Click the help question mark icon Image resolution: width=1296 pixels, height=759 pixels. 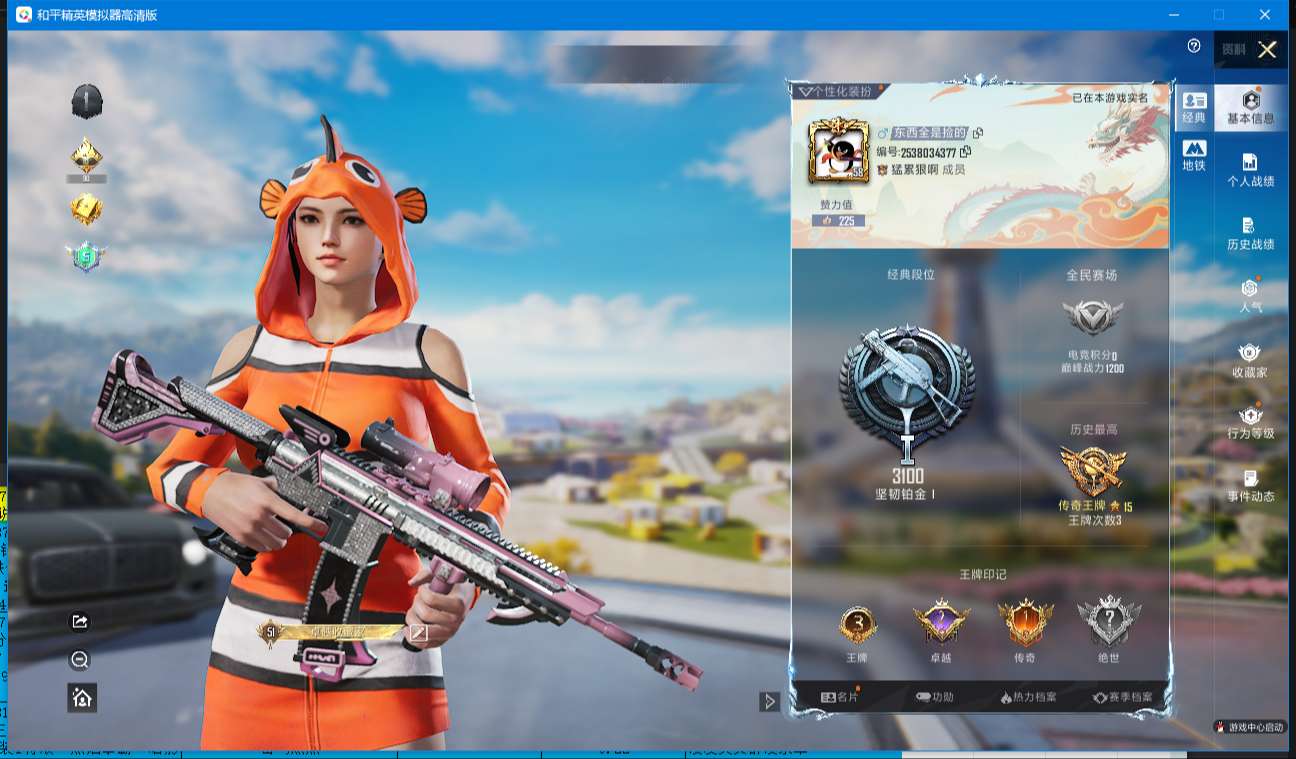[1193, 46]
